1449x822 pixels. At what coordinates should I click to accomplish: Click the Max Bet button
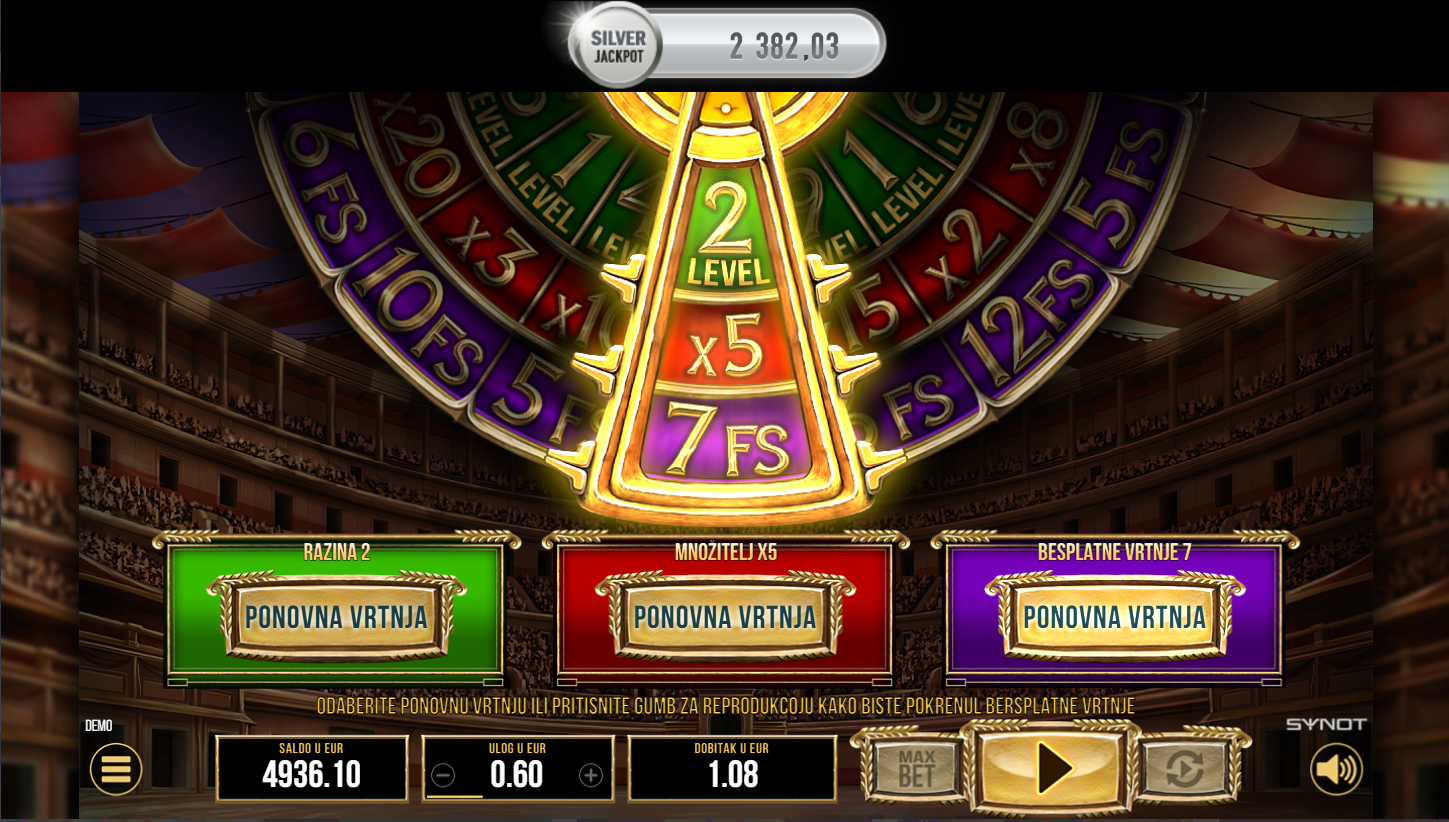tap(916, 769)
